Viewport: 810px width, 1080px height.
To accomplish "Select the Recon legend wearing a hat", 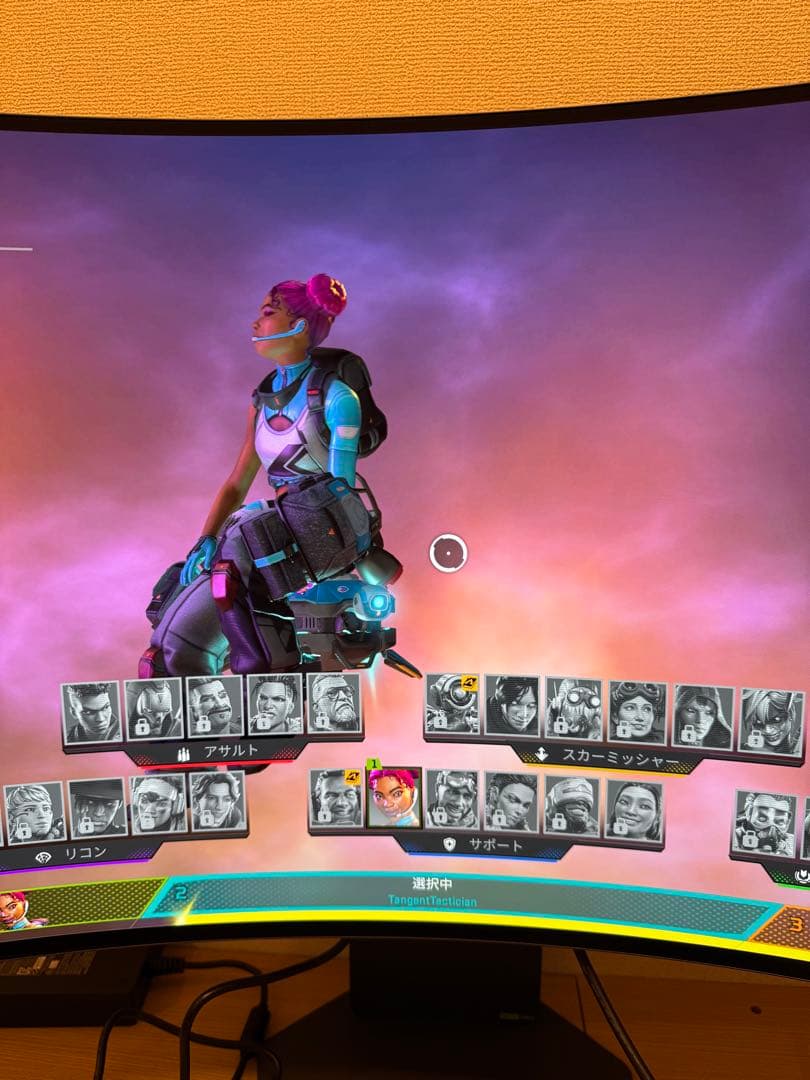I will tap(97, 808).
